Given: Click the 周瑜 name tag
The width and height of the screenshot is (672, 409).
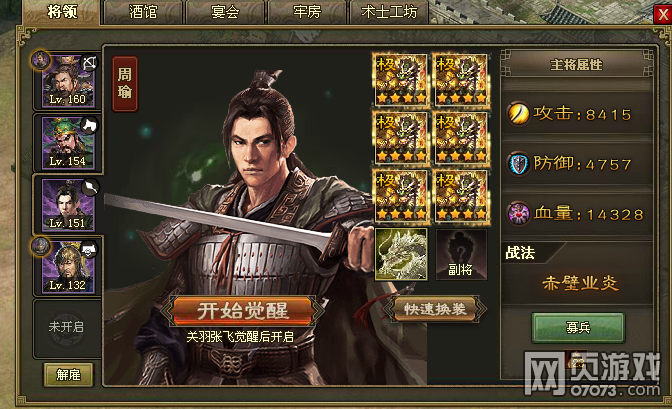Looking at the screenshot, I should point(125,81).
